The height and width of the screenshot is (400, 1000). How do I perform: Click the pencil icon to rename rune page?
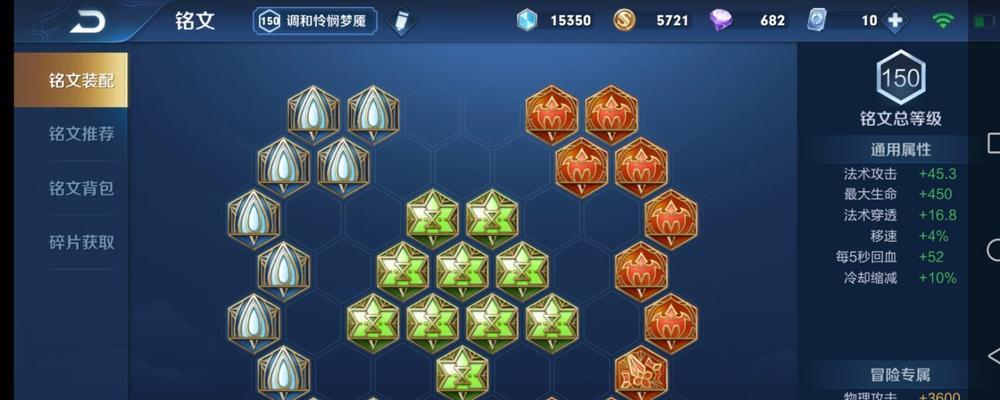400,22
